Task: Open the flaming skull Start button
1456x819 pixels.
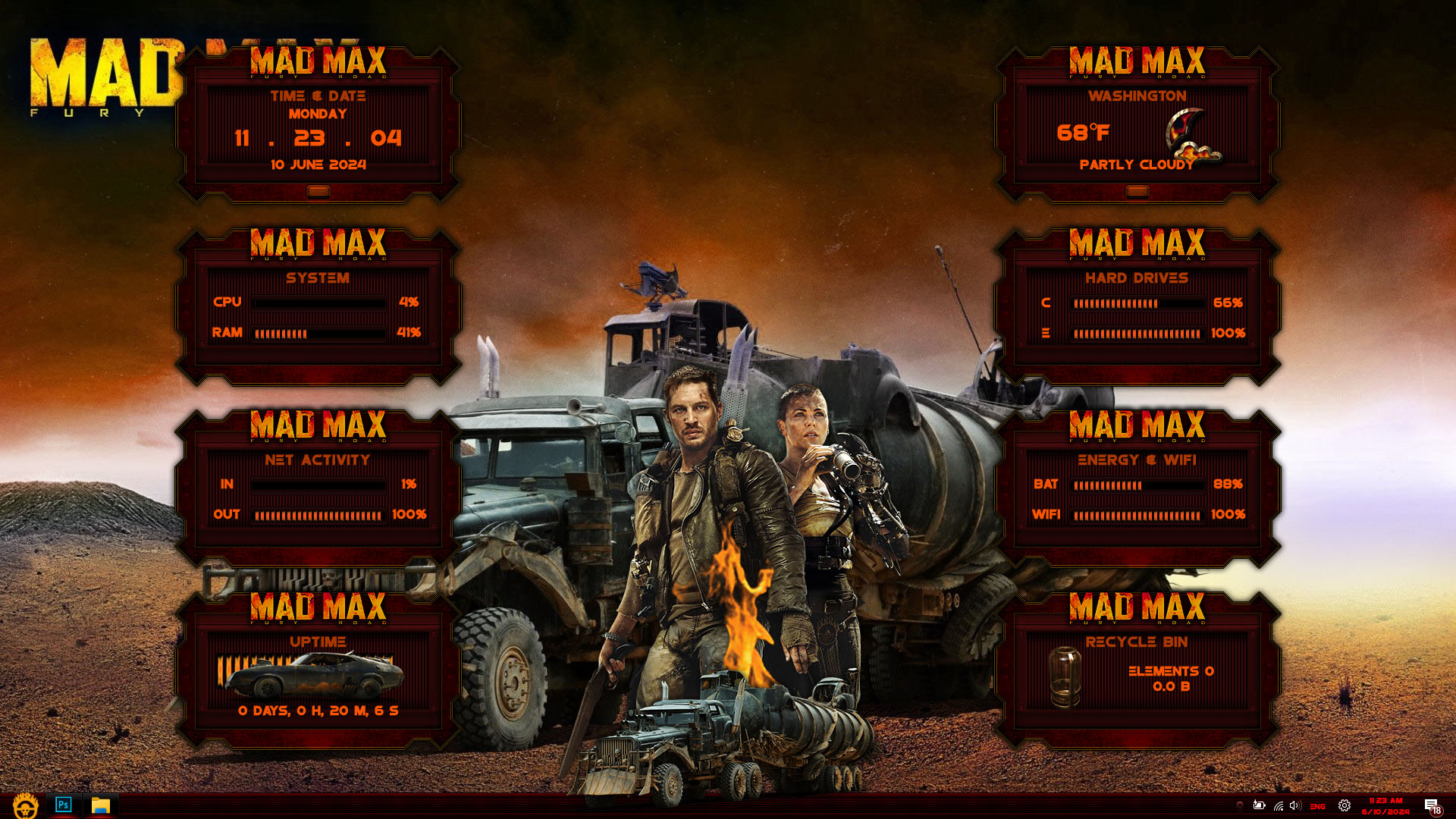Action: (x=25, y=805)
